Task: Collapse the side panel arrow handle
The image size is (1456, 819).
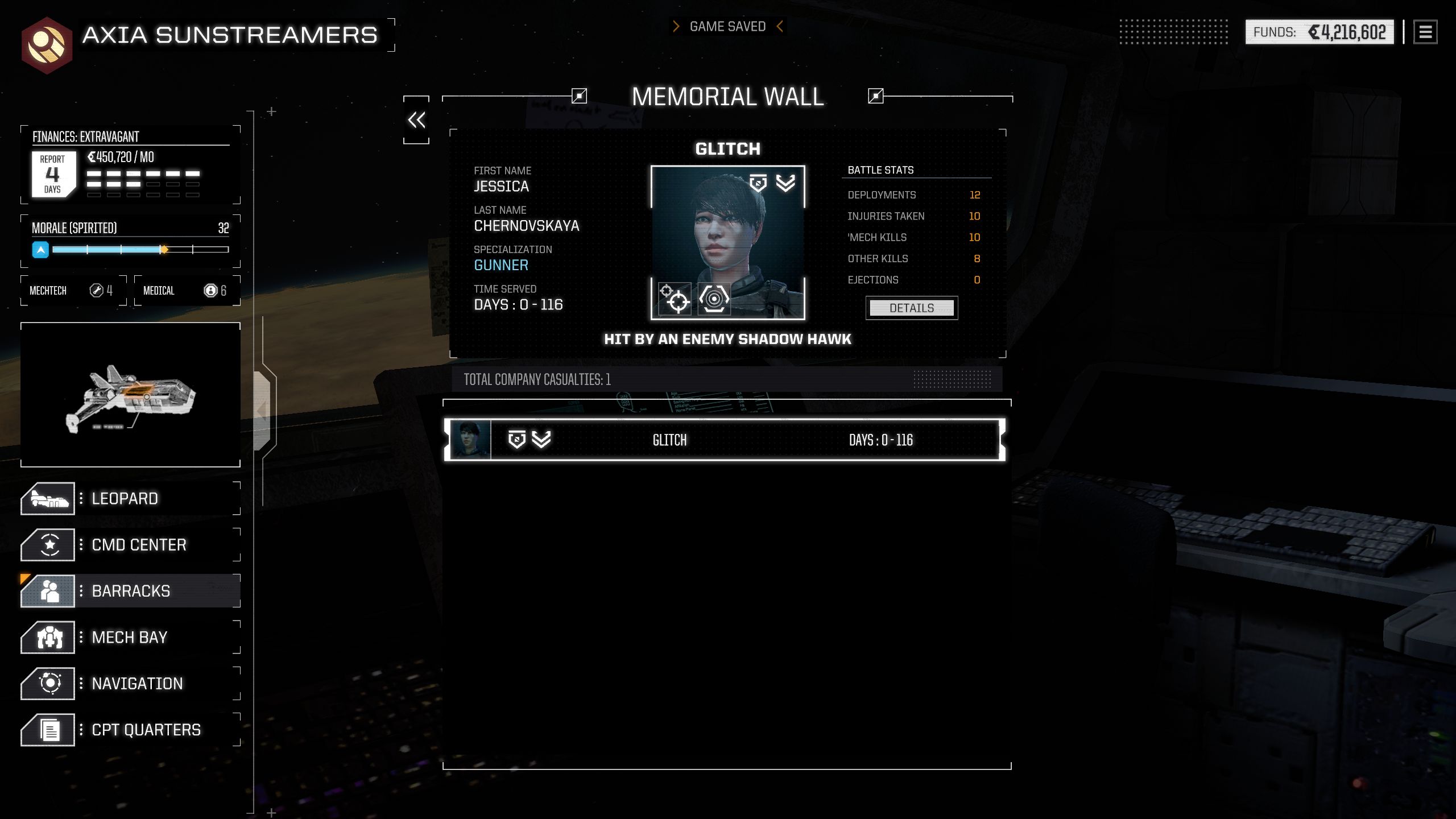Action: pyautogui.click(x=262, y=410)
